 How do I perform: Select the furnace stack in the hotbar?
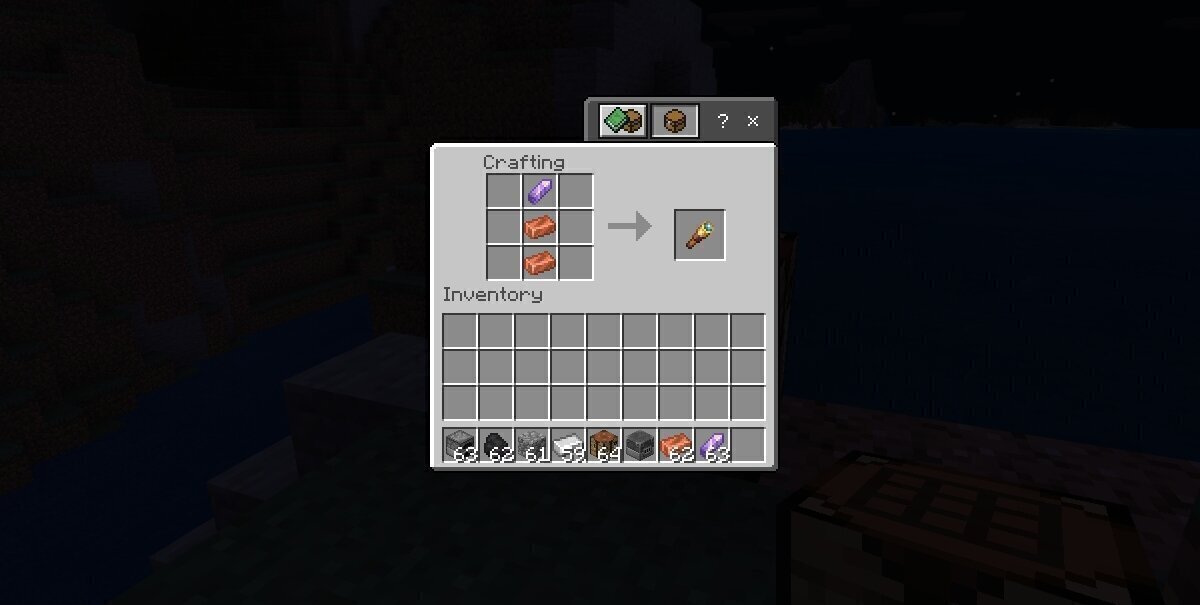click(460, 444)
